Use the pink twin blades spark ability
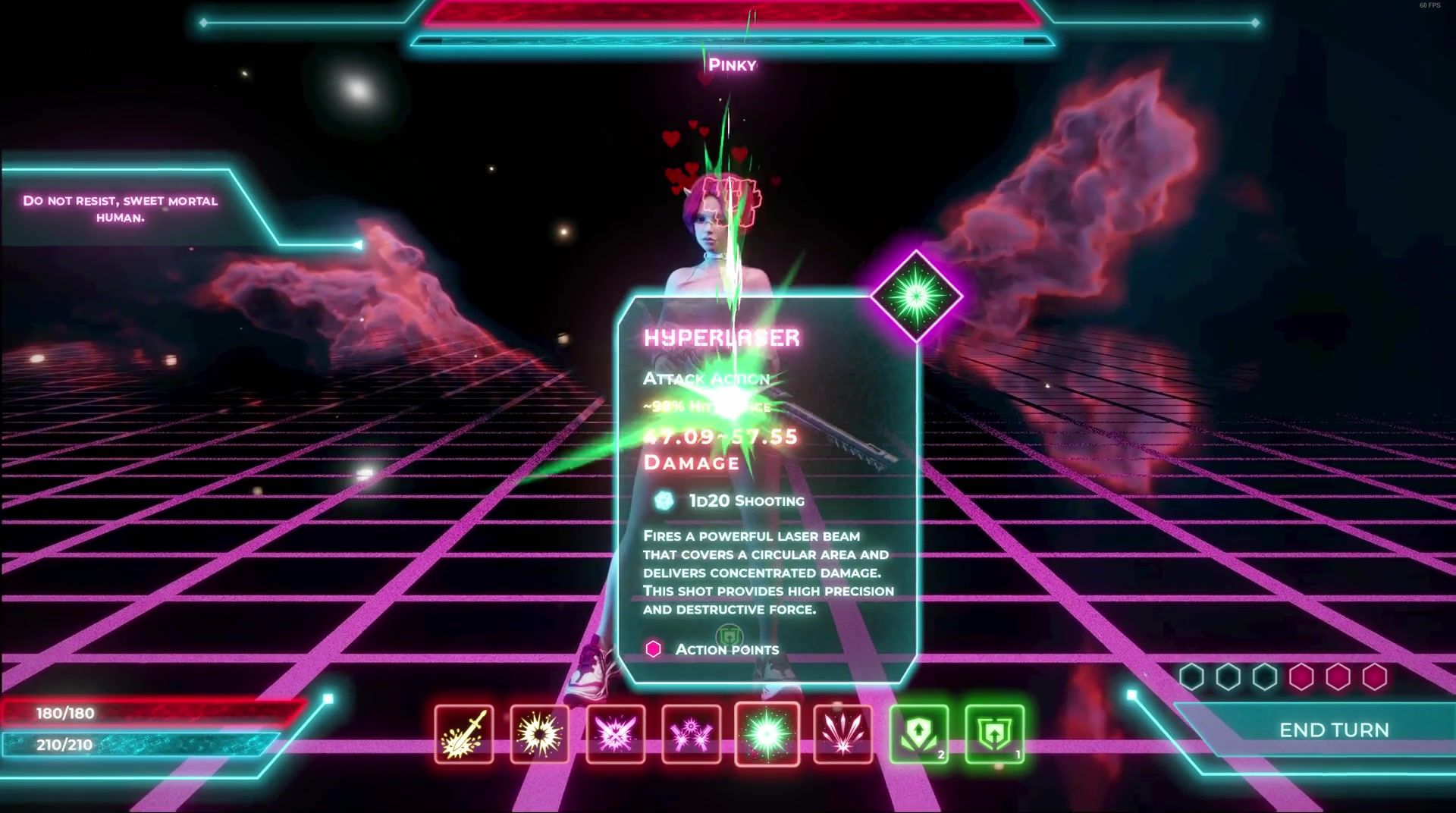 coord(691,734)
